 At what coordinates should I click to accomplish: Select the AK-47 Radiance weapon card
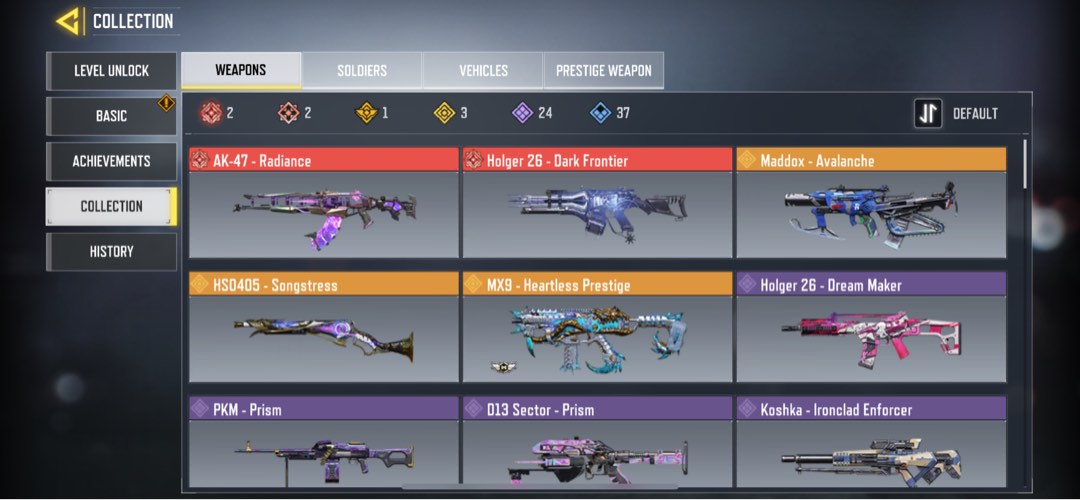[x=323, y=203]
